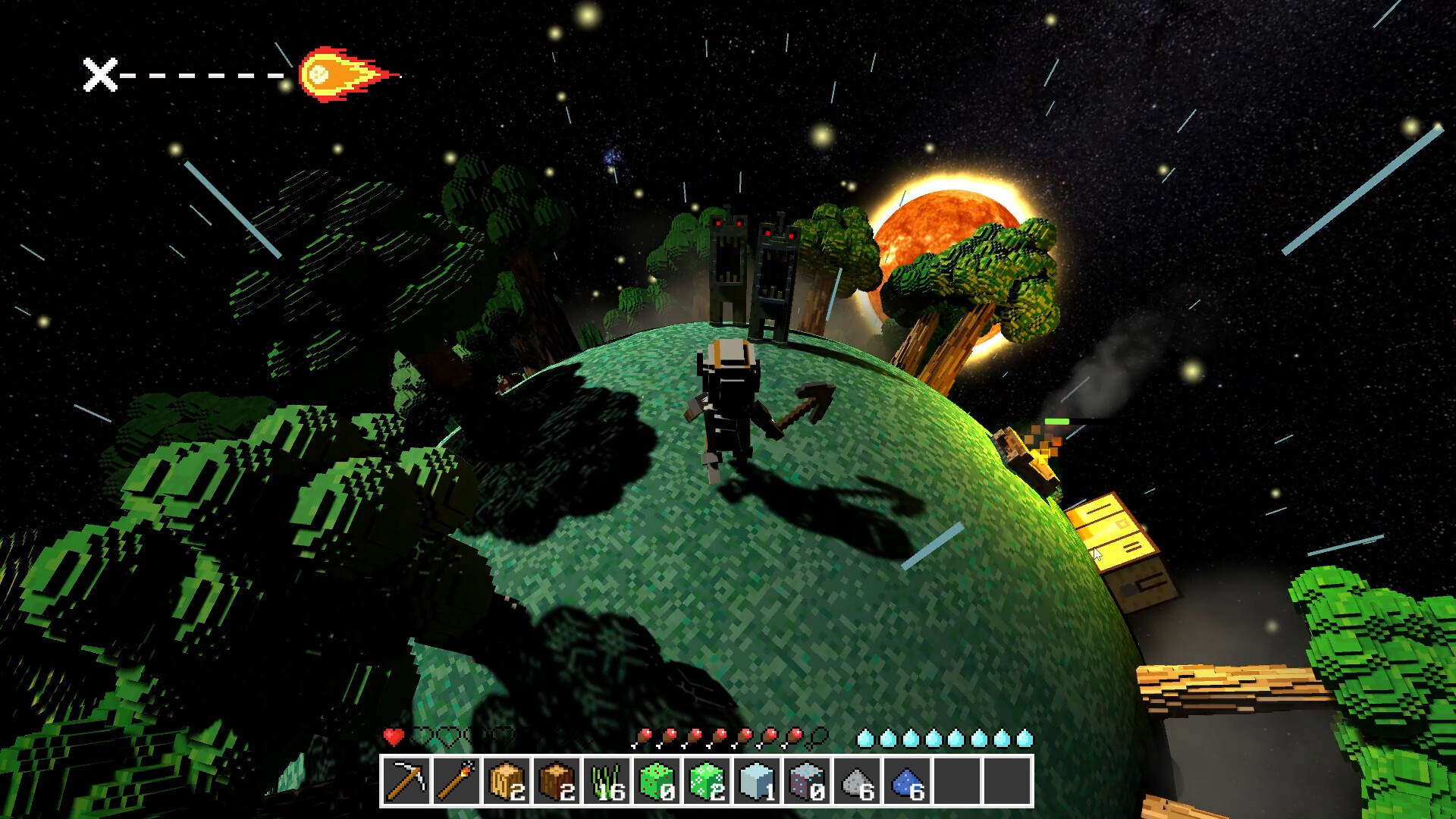Select the pickaxe hotbar slot

pos(406,781)
